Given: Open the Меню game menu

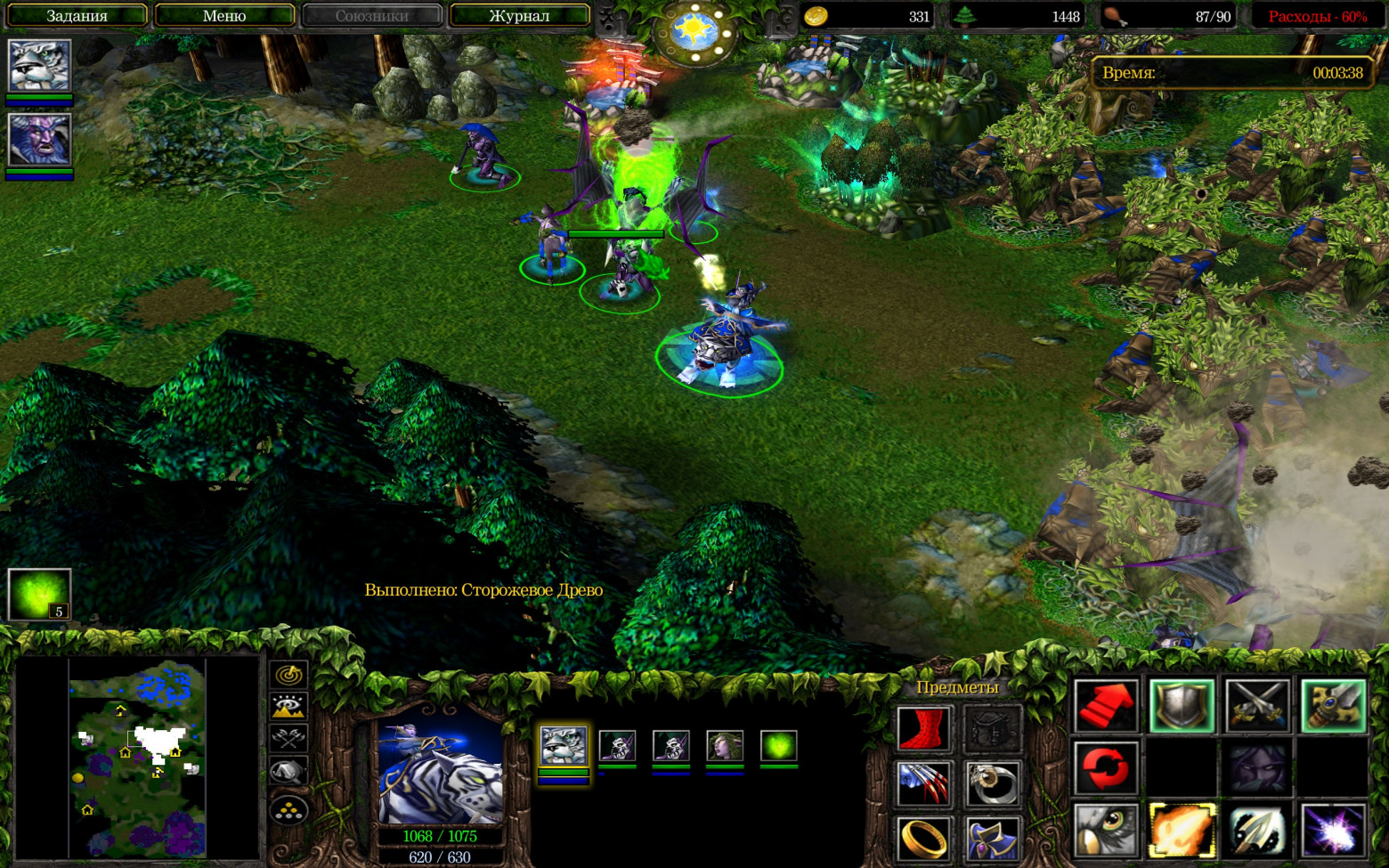Looking at the screenshot, I should tap(224, 16).
